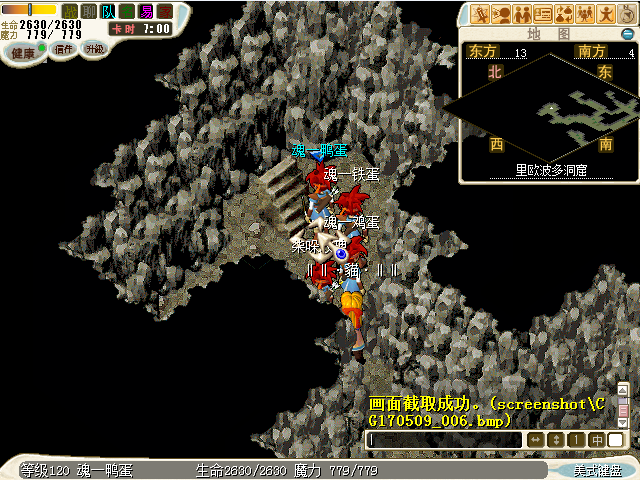Open the single stick figure icon
Image resolution: width=640 pixels, height=480 pixels.
coord(606,14)
